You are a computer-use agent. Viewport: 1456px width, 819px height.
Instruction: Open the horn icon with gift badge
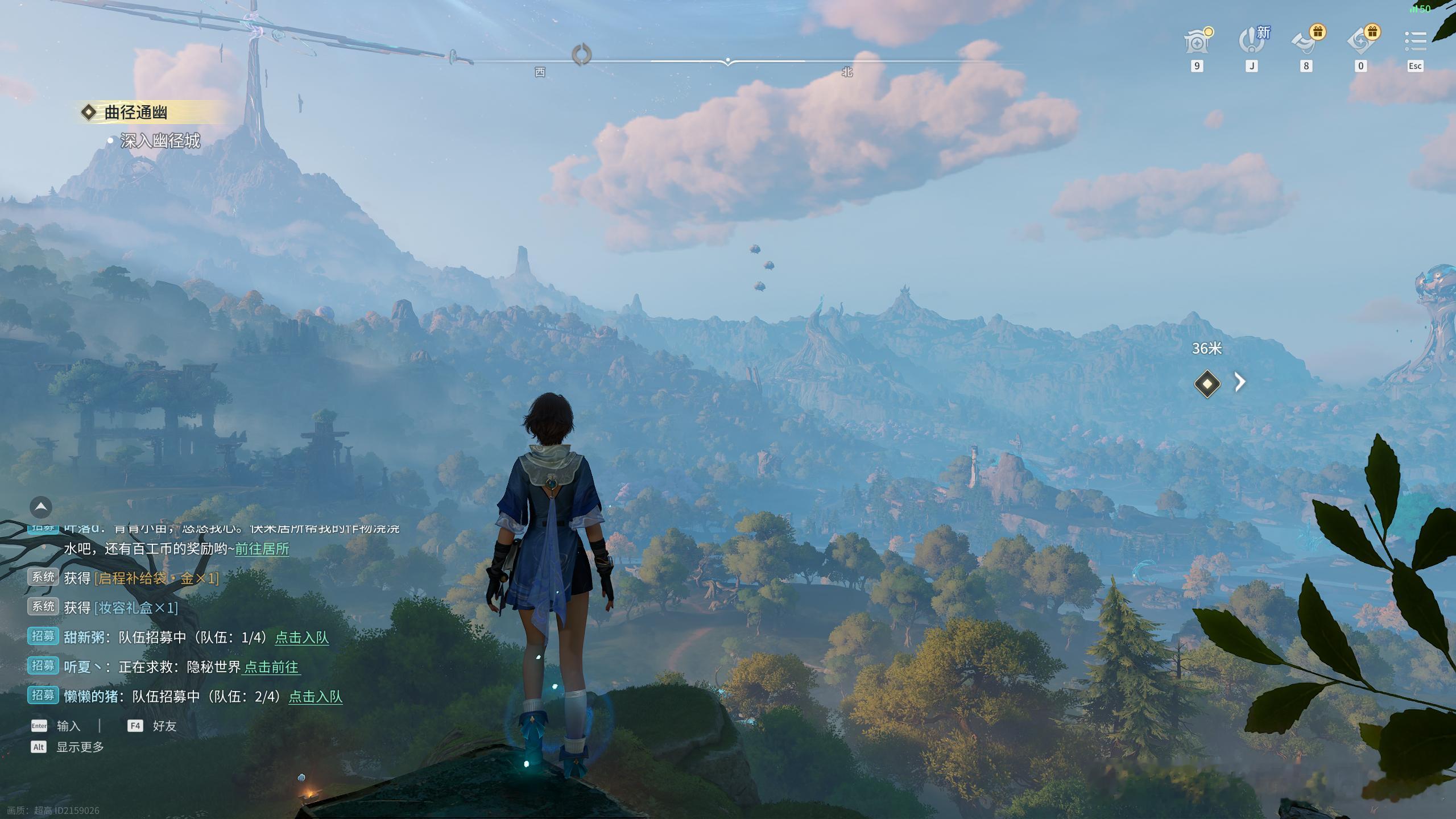1306,42
